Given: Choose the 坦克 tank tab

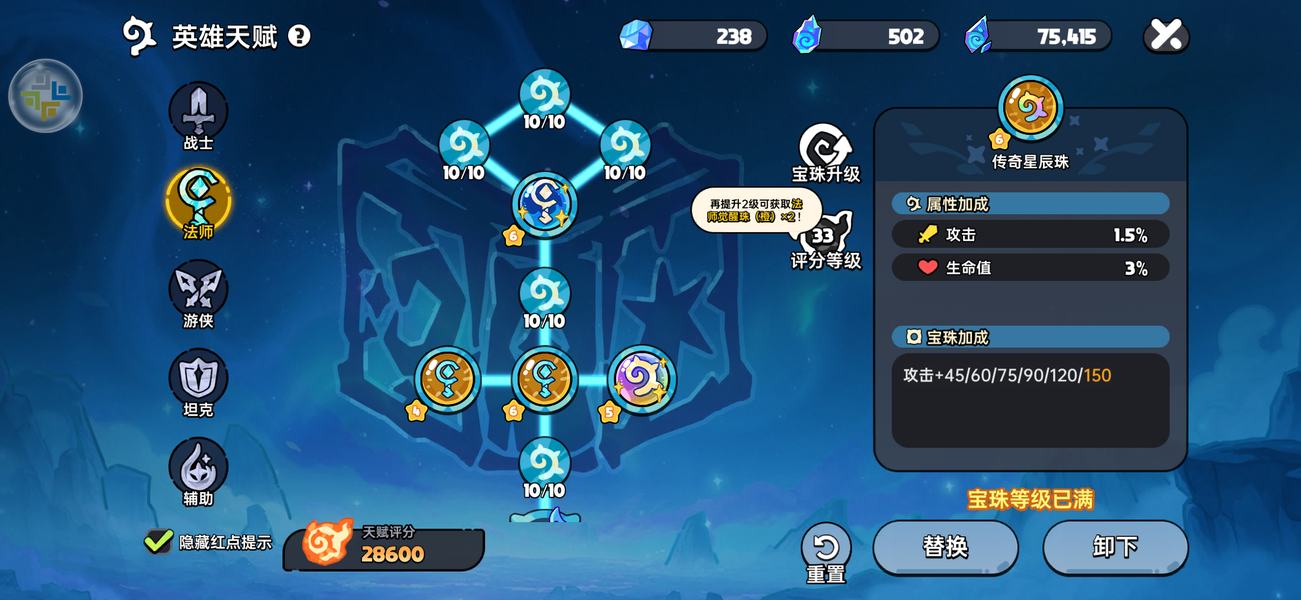Looking at the screenshot, I should pos(198,379).
